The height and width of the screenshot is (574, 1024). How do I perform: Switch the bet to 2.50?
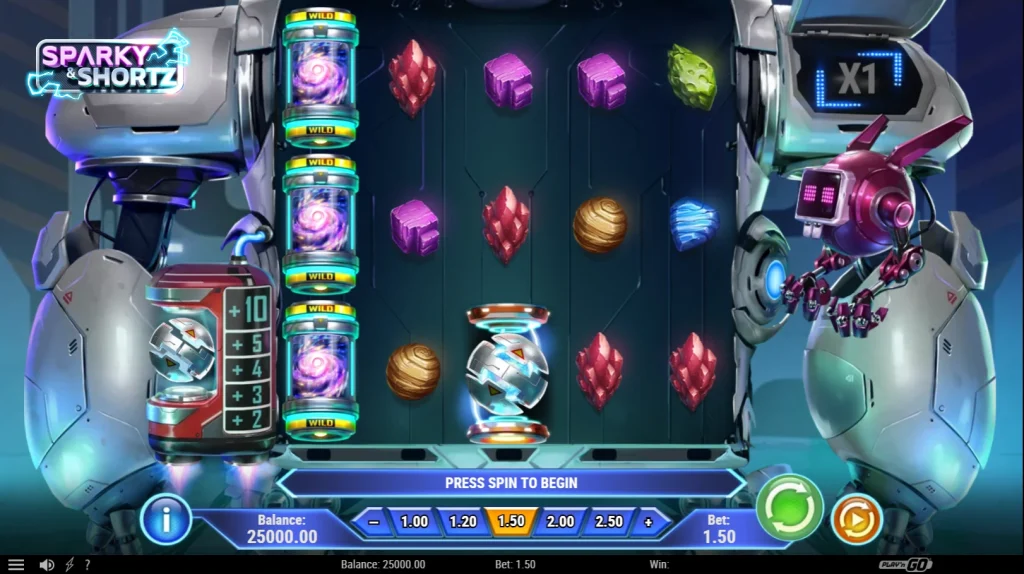[x=609, y=522]
